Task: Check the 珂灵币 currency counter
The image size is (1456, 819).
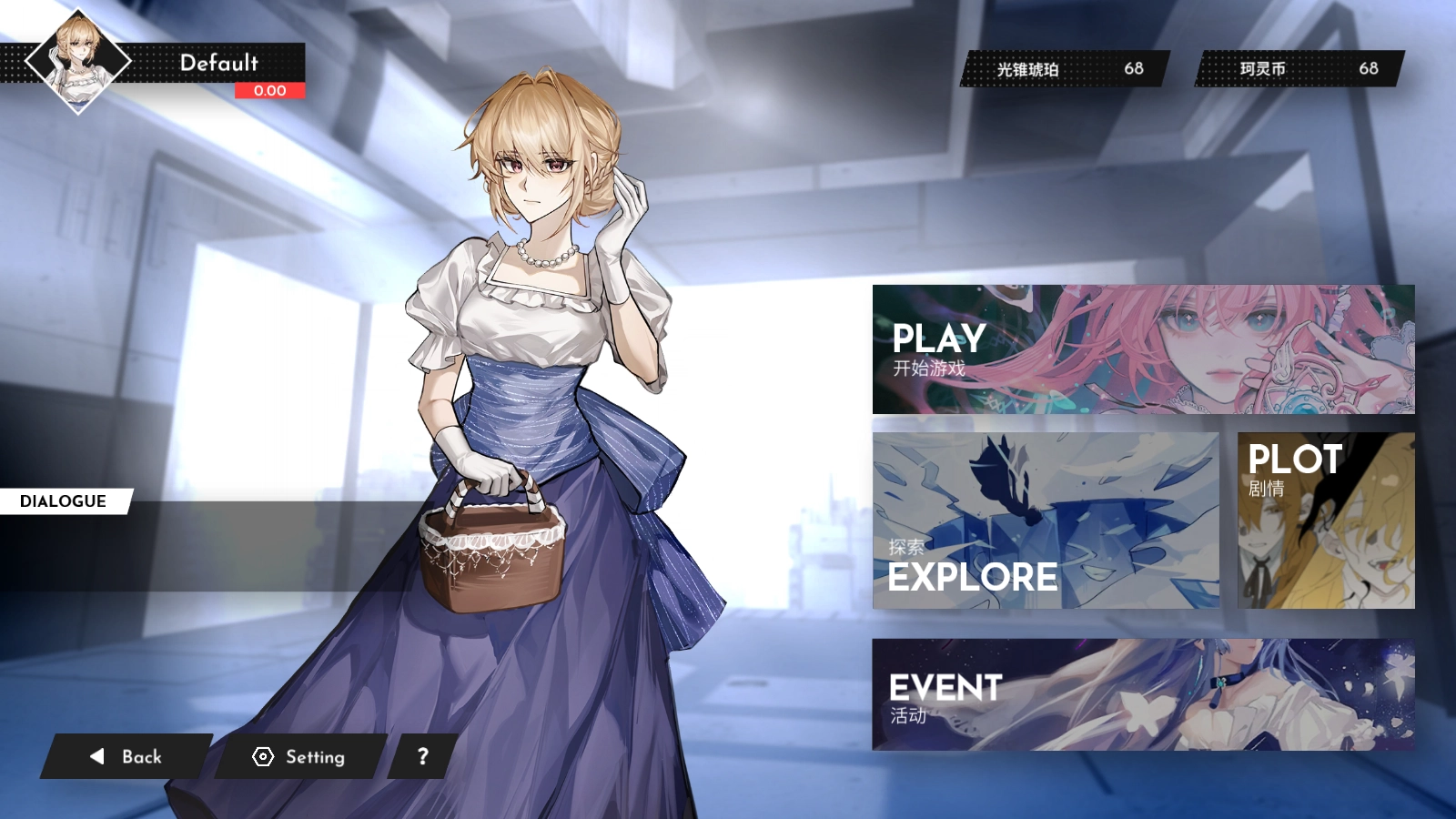Action: (1299, 69)
